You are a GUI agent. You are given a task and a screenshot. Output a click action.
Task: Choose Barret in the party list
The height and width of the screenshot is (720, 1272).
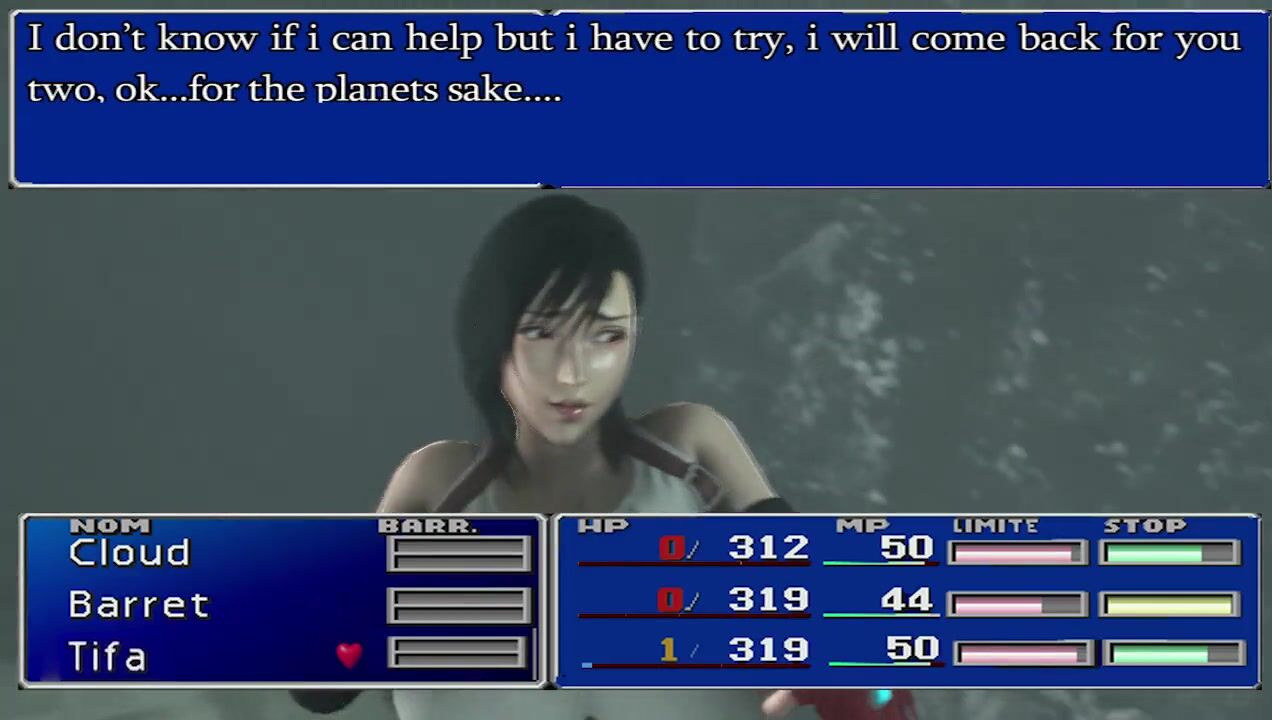point(138,605)
